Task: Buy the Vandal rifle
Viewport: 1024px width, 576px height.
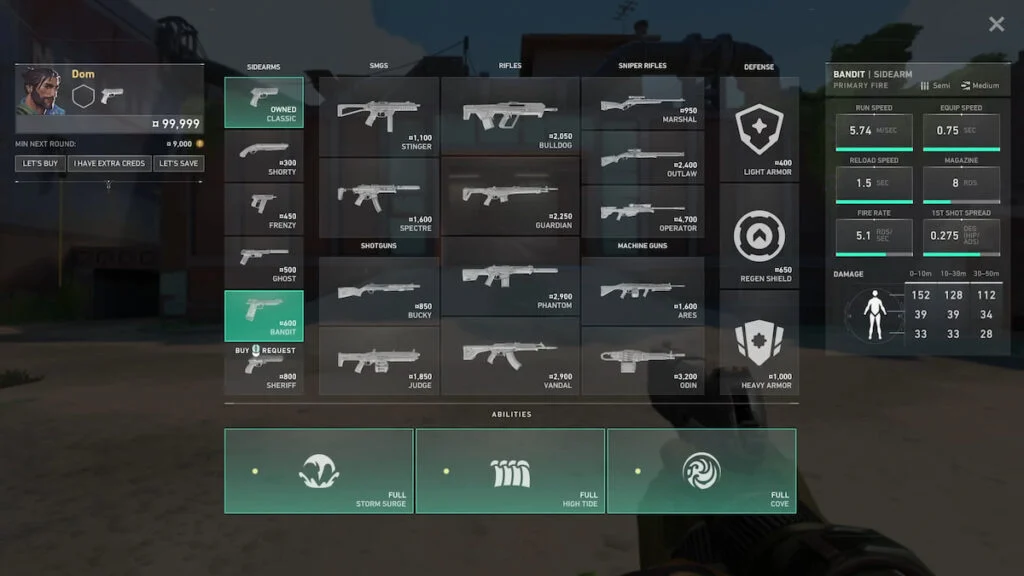Action: [x=510, y=355]
